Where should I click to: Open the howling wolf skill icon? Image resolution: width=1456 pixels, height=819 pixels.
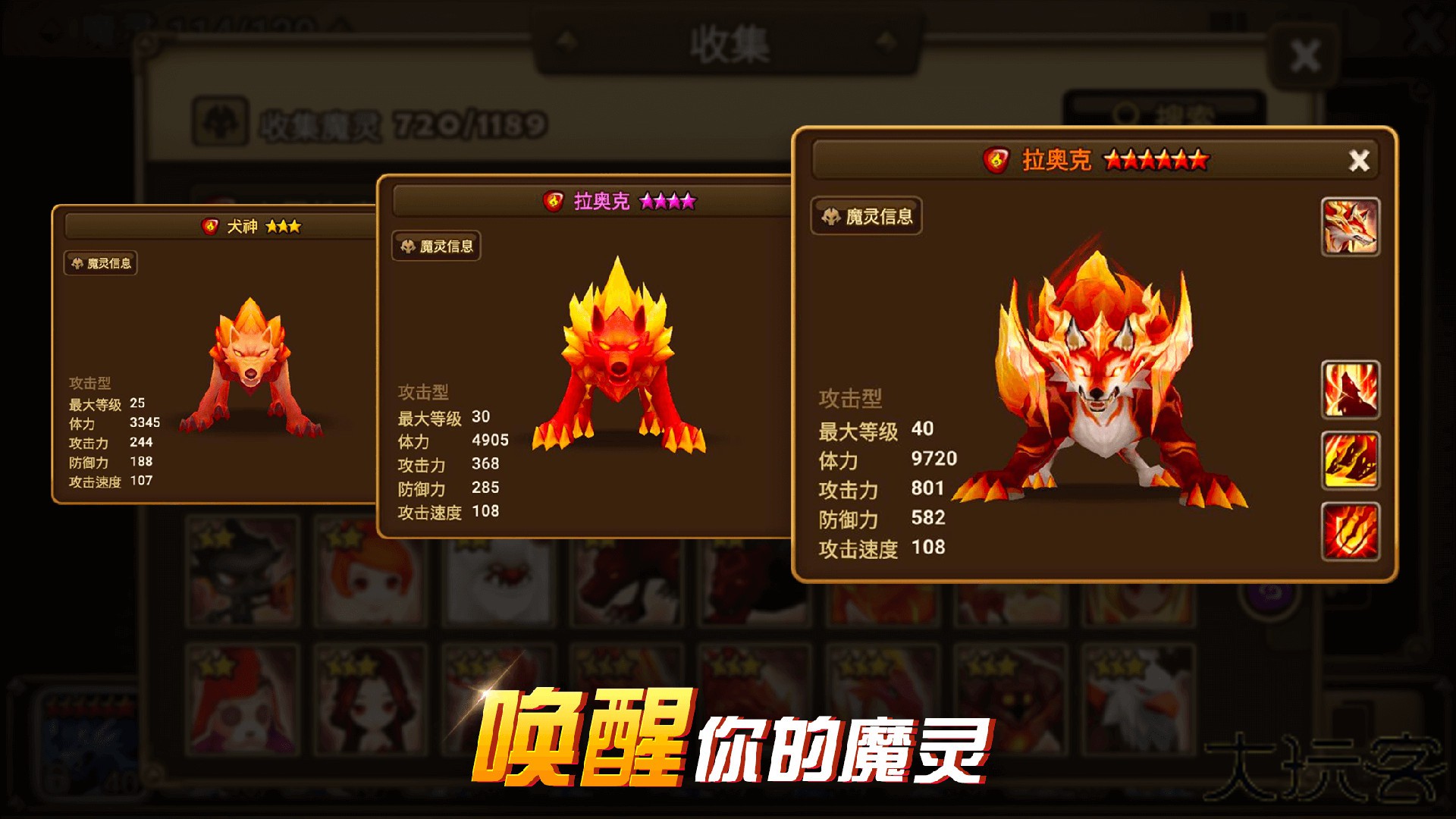tap(1350, 388)
